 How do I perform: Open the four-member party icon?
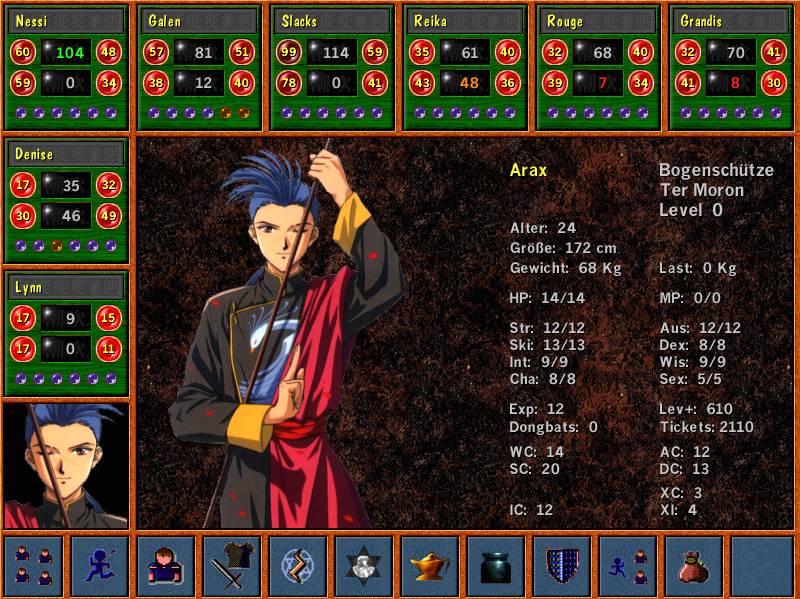tap(34, 566)
